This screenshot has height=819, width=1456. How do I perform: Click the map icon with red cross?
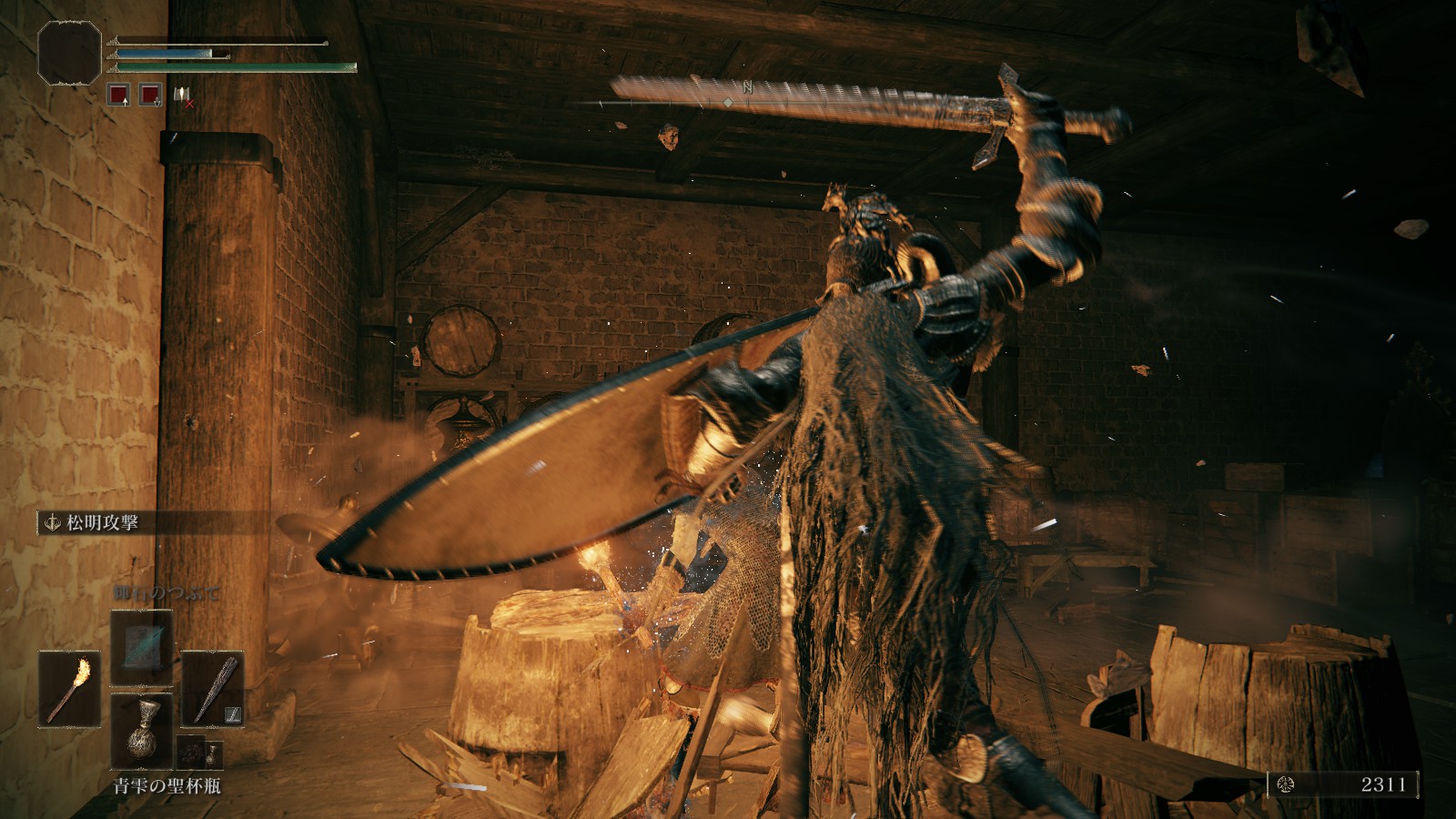click(182, 95)
